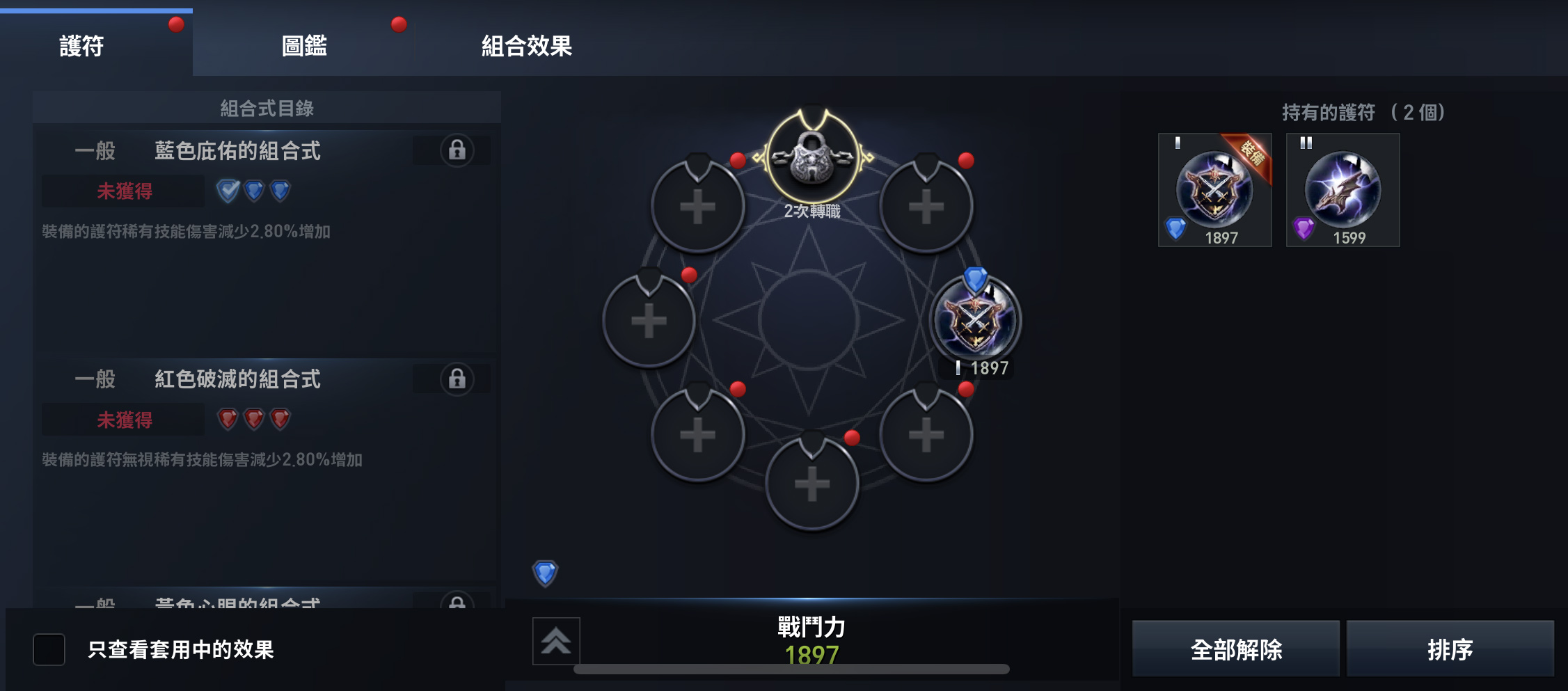Image resolution: width=1568 pixels, height=691 pixels.
Task: Expand the 戰鬥力 panel using the double chevron
Action: 556,642
